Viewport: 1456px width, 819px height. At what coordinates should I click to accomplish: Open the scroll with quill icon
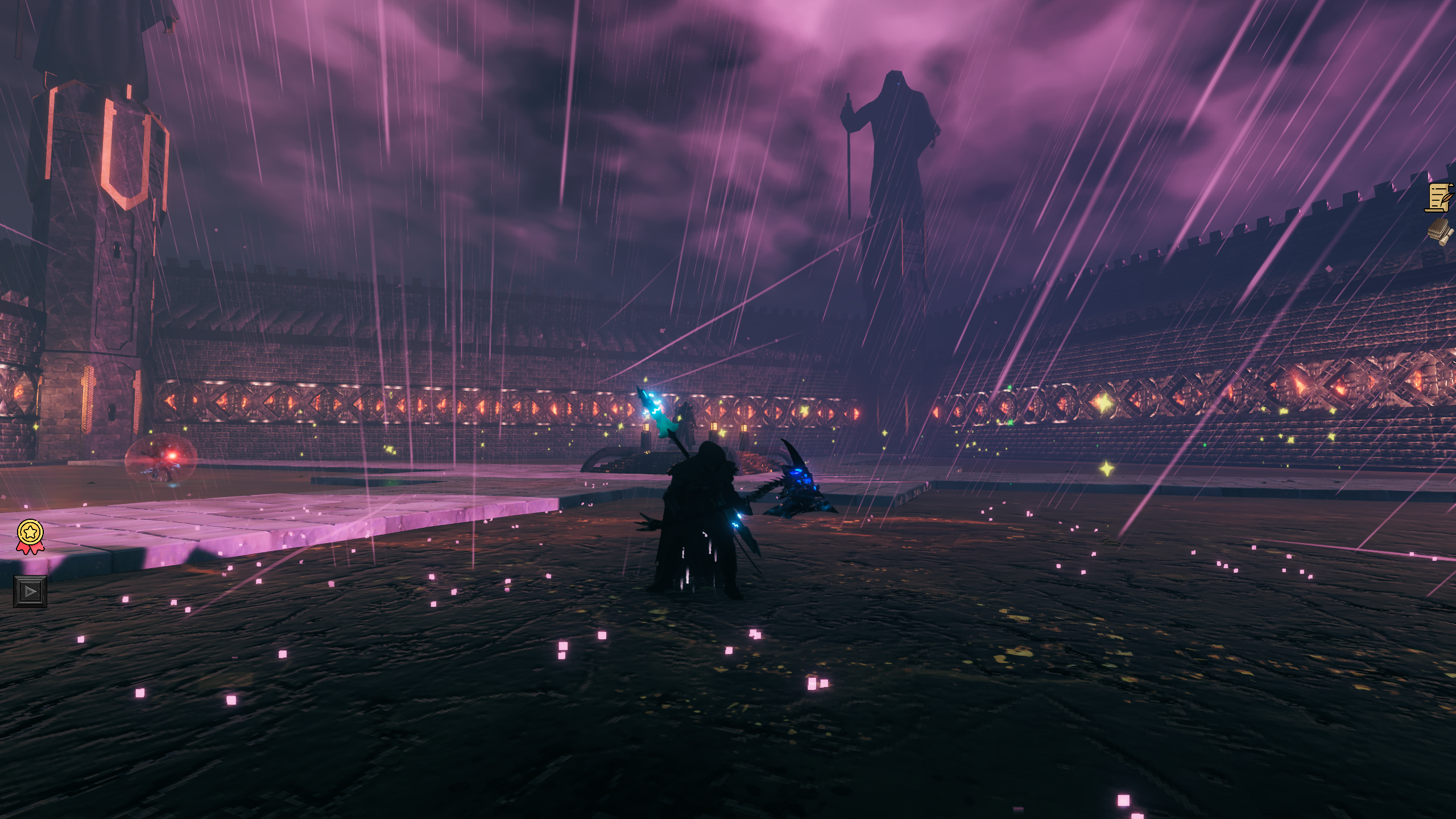(1440, 197)
